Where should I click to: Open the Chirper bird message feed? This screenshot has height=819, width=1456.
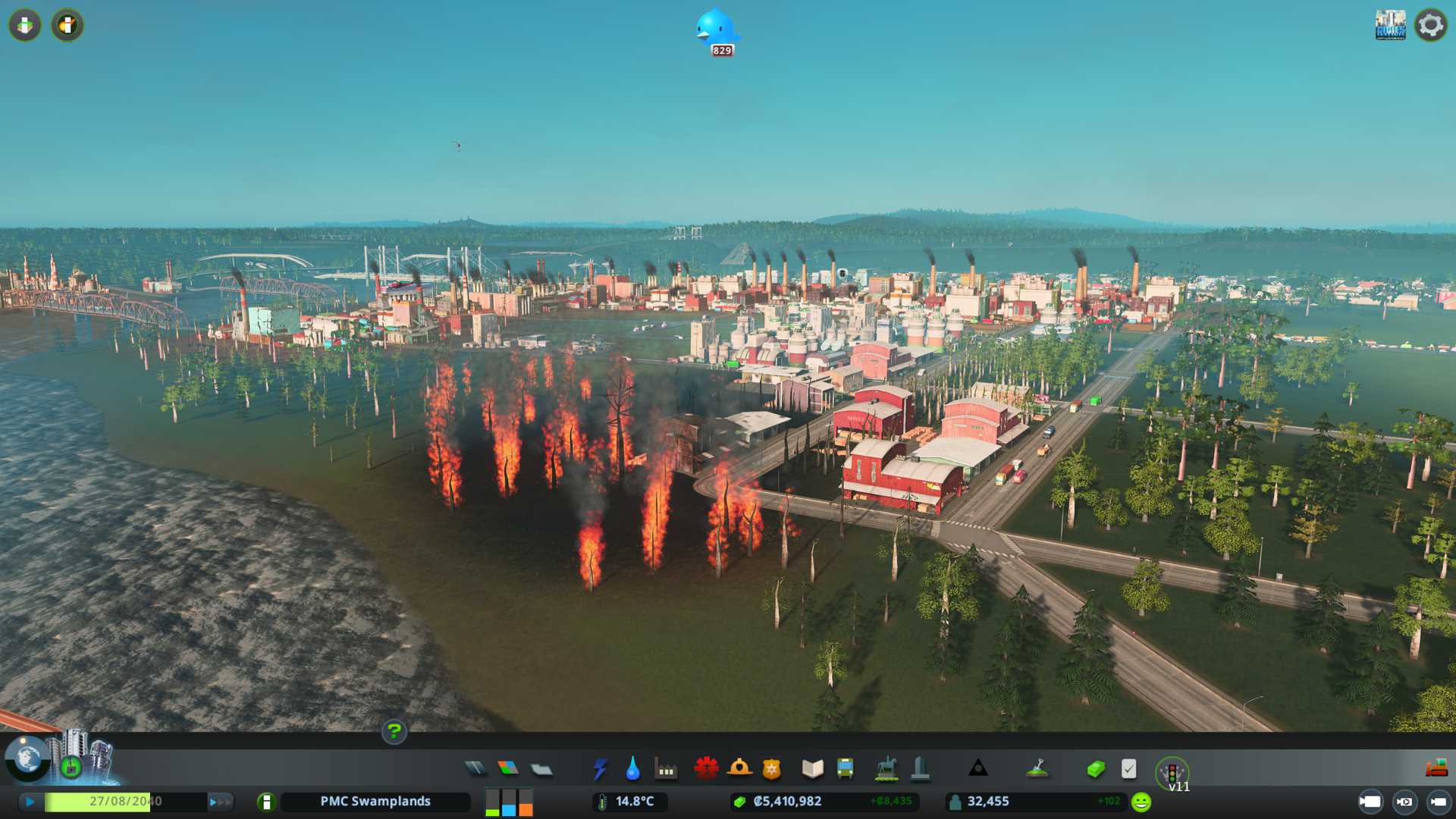pyautogui.click(x=716, y=30)
